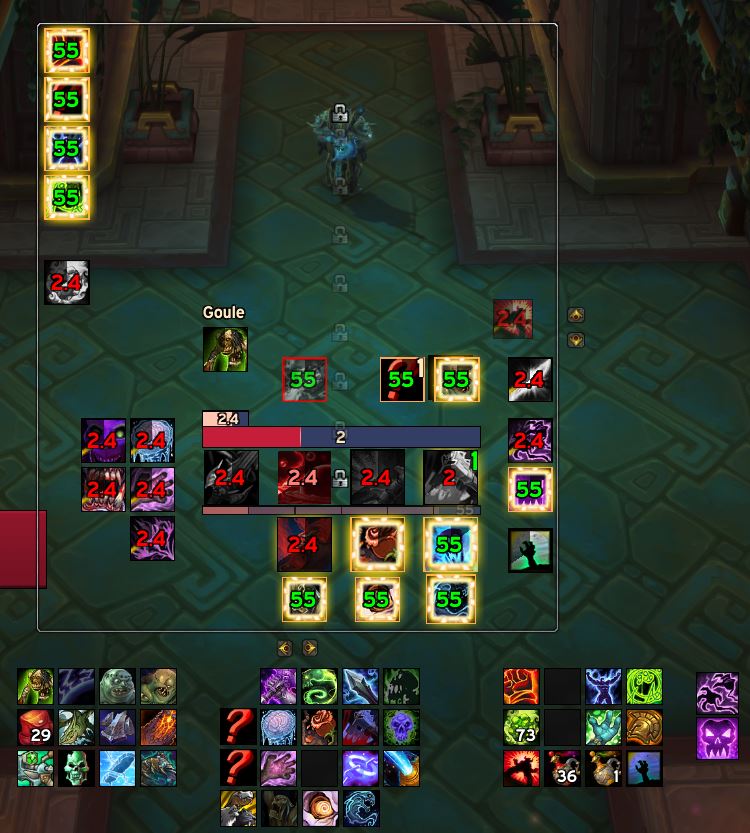Click the right arrow button under the frame
Viewport: 750px width, 833px height.
[x=309, y=648]
